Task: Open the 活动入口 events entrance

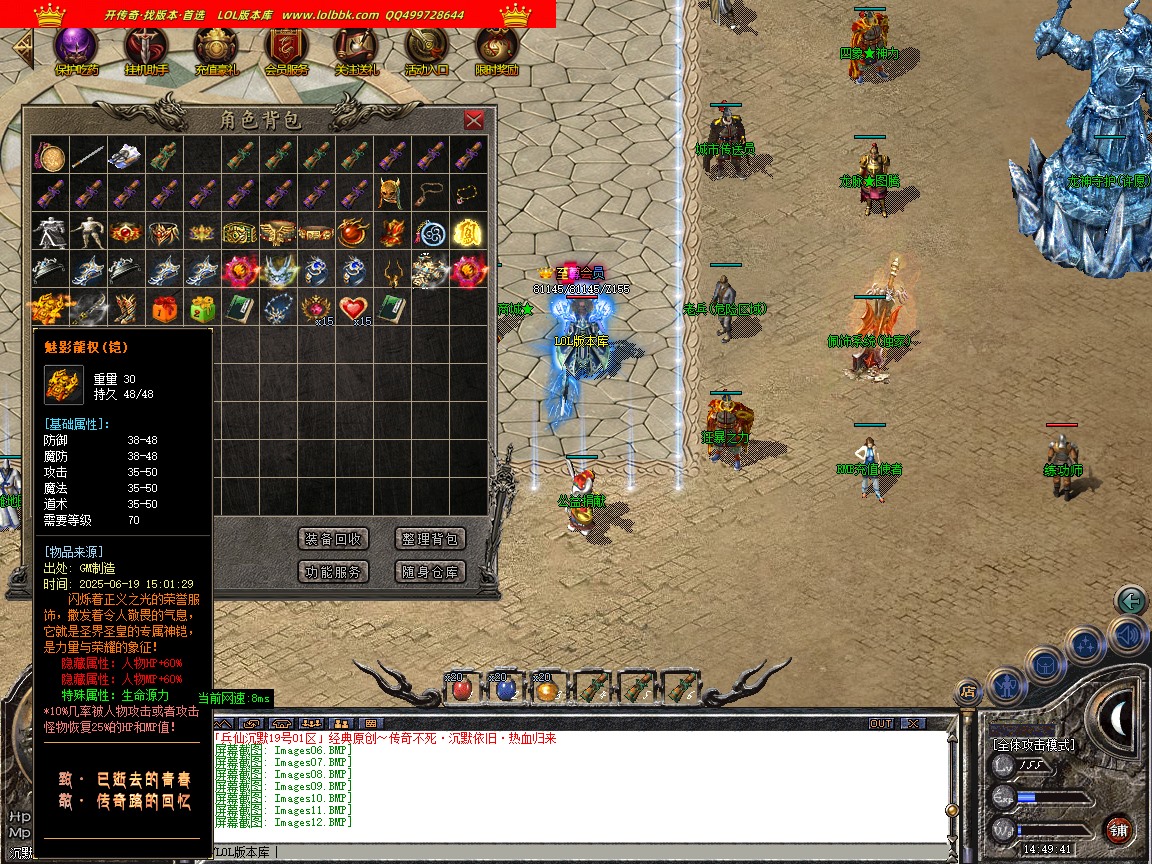Action: coord(426,47)
